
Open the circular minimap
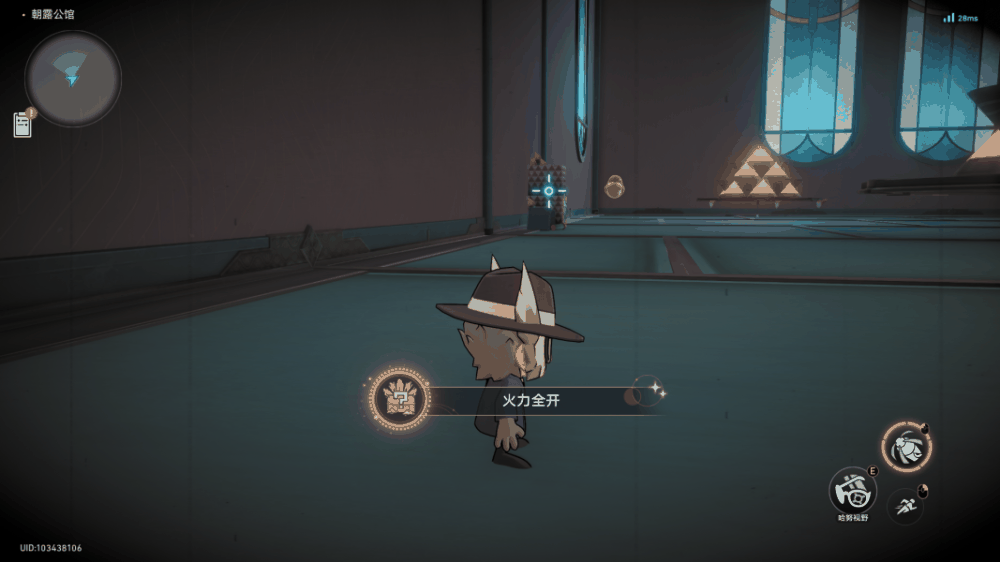coord(73,78)
